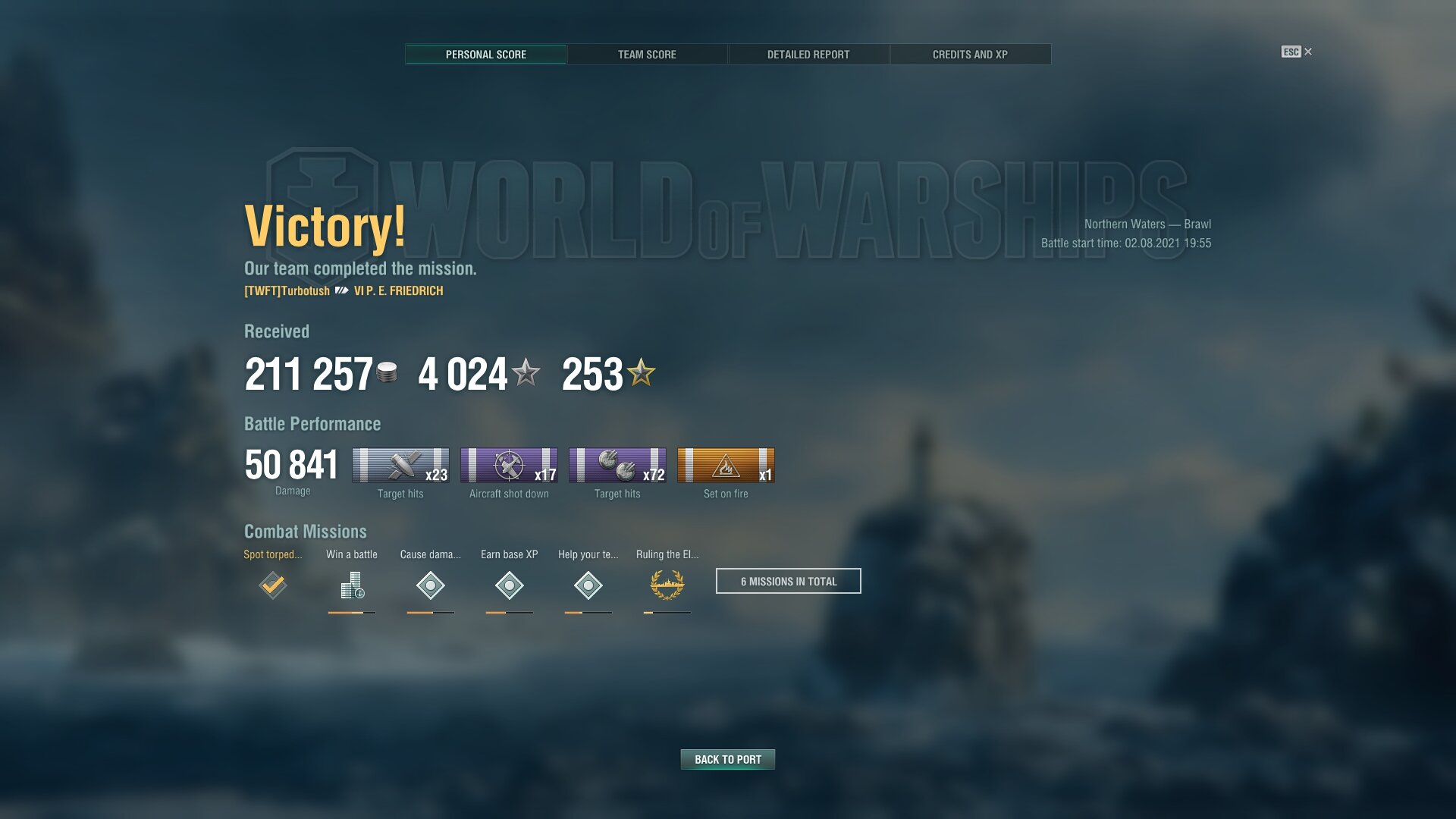This screenshot has height=819, width=1456.
Task: Click the player name [TWFT]Turbotush
Action: (287, 291)
